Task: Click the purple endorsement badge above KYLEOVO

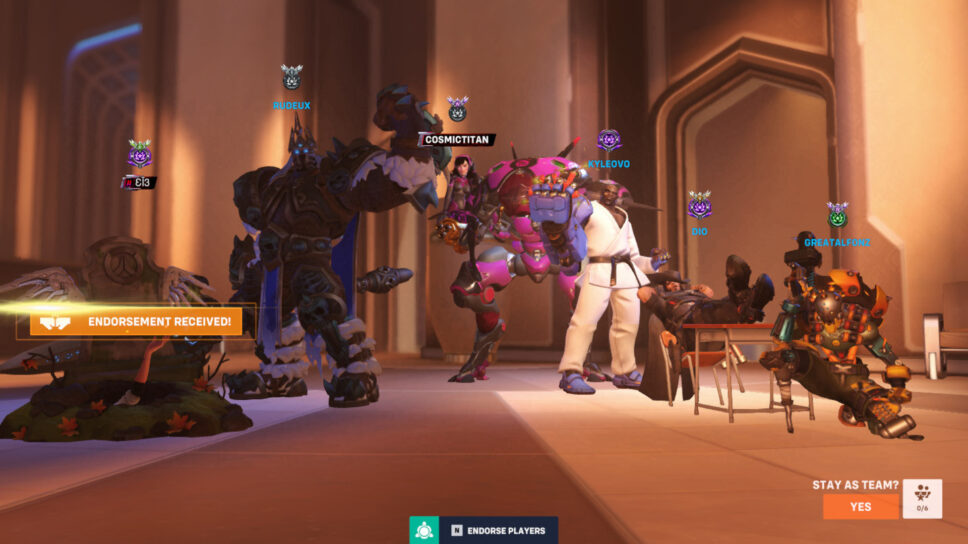Action: [x=609, y=140]
